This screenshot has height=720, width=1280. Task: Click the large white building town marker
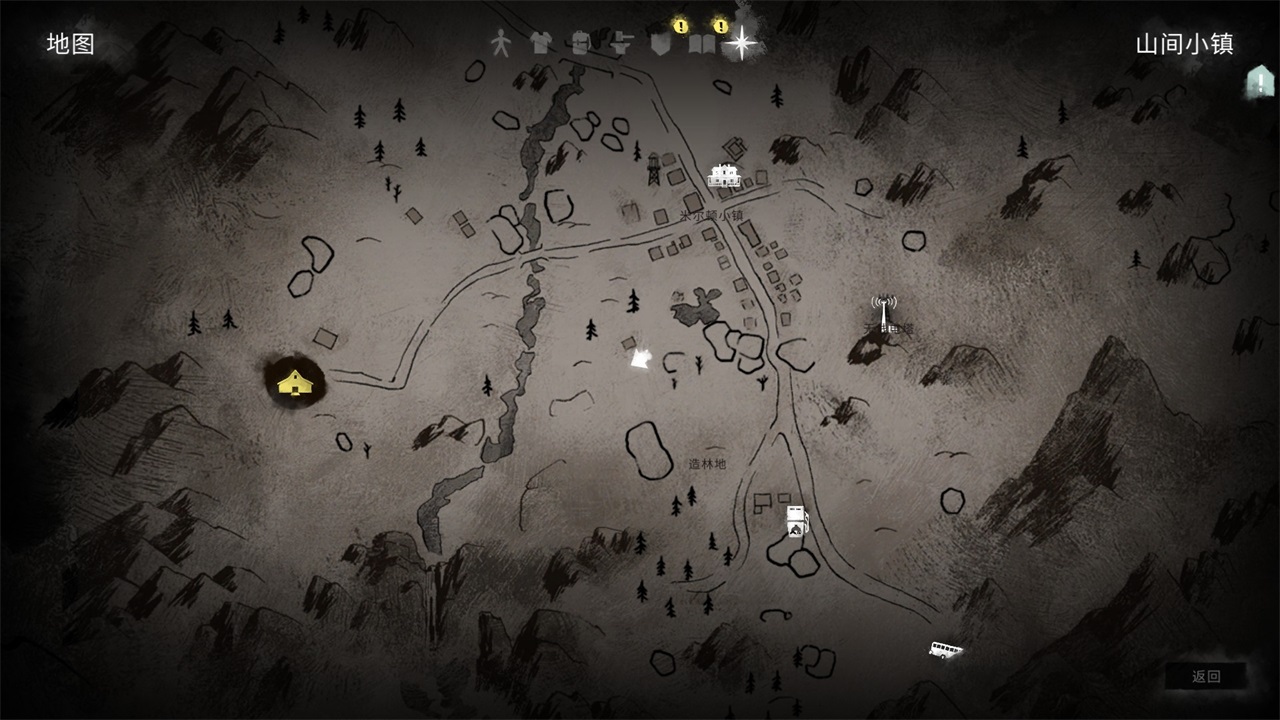tap(724, 176)
